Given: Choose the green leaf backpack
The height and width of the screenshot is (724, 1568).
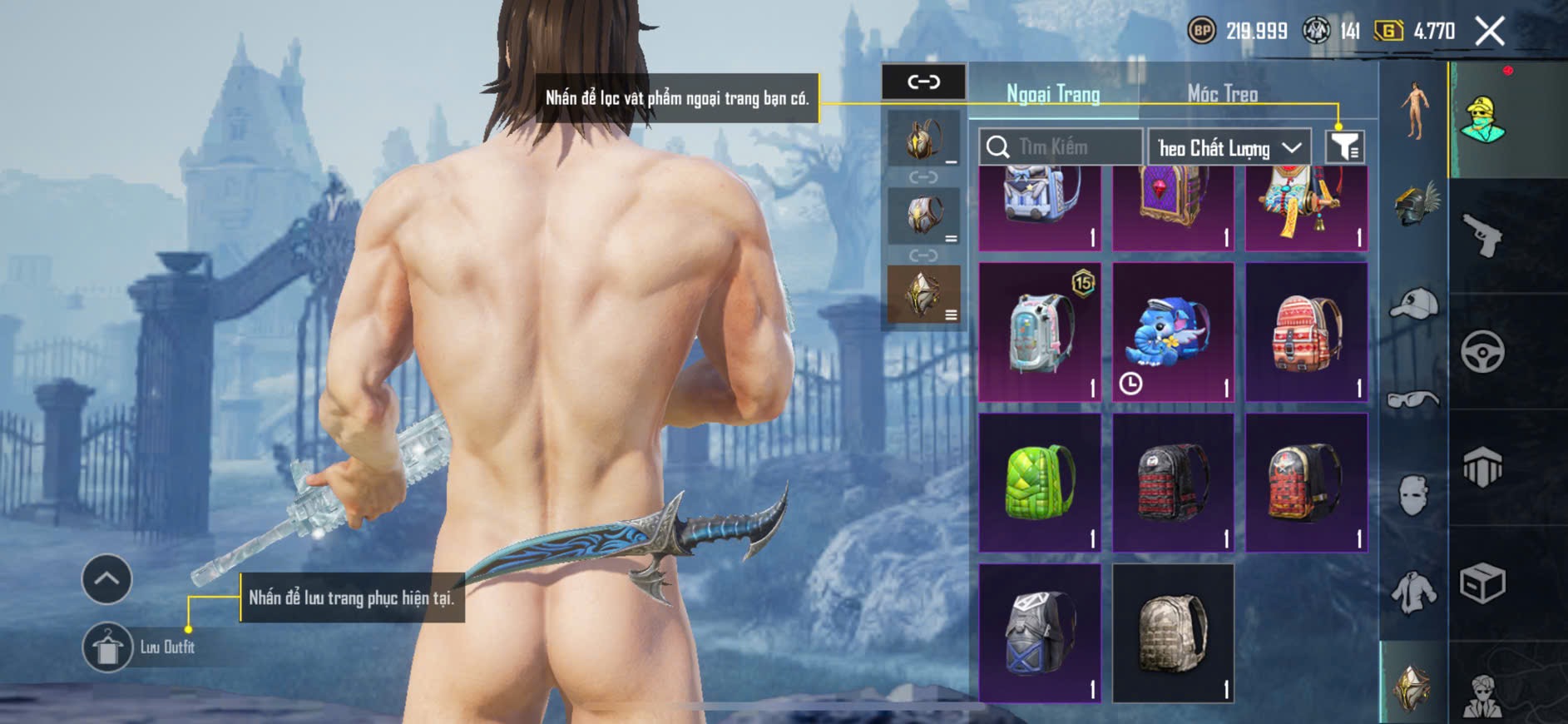Looking at the screenshot, I should point(1039,483).
